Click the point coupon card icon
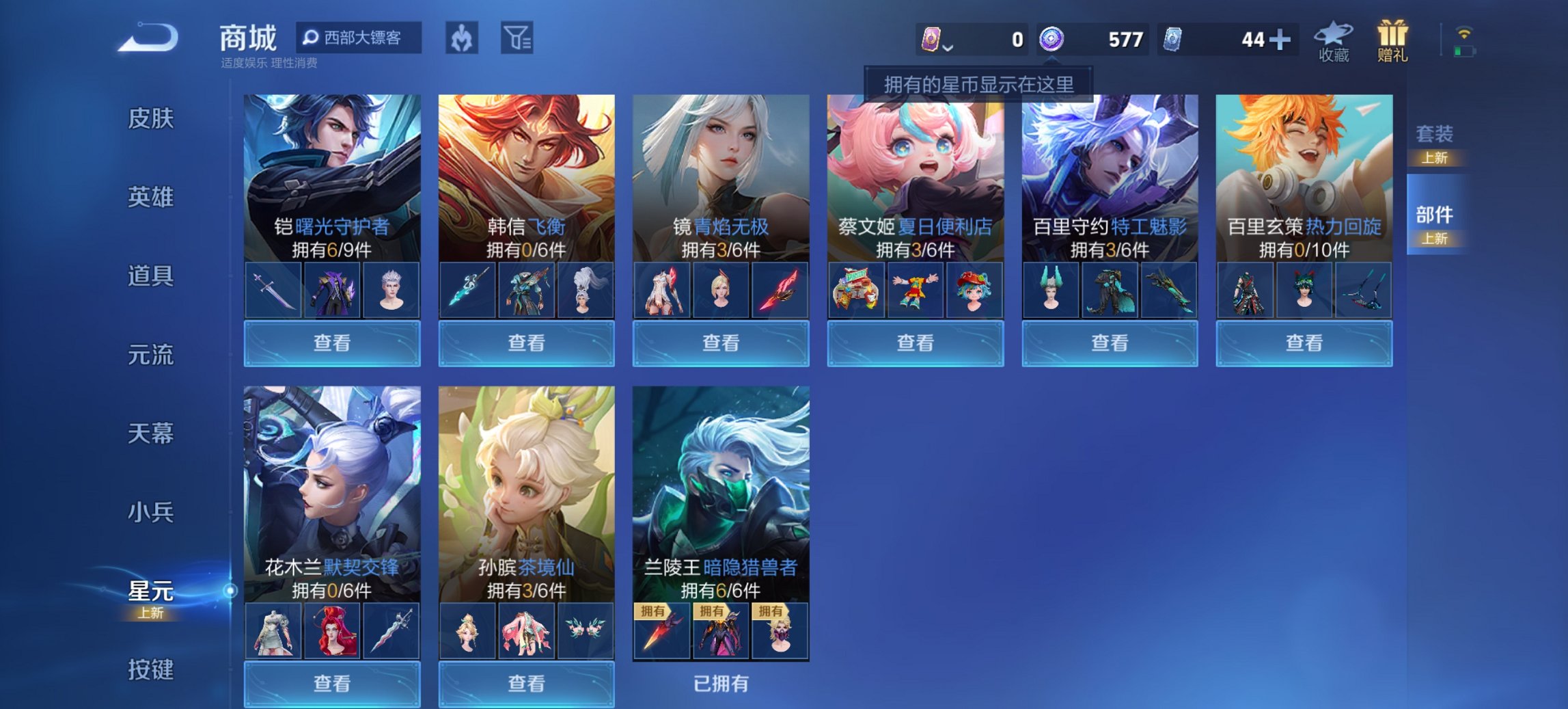 [x=930, y=40]
